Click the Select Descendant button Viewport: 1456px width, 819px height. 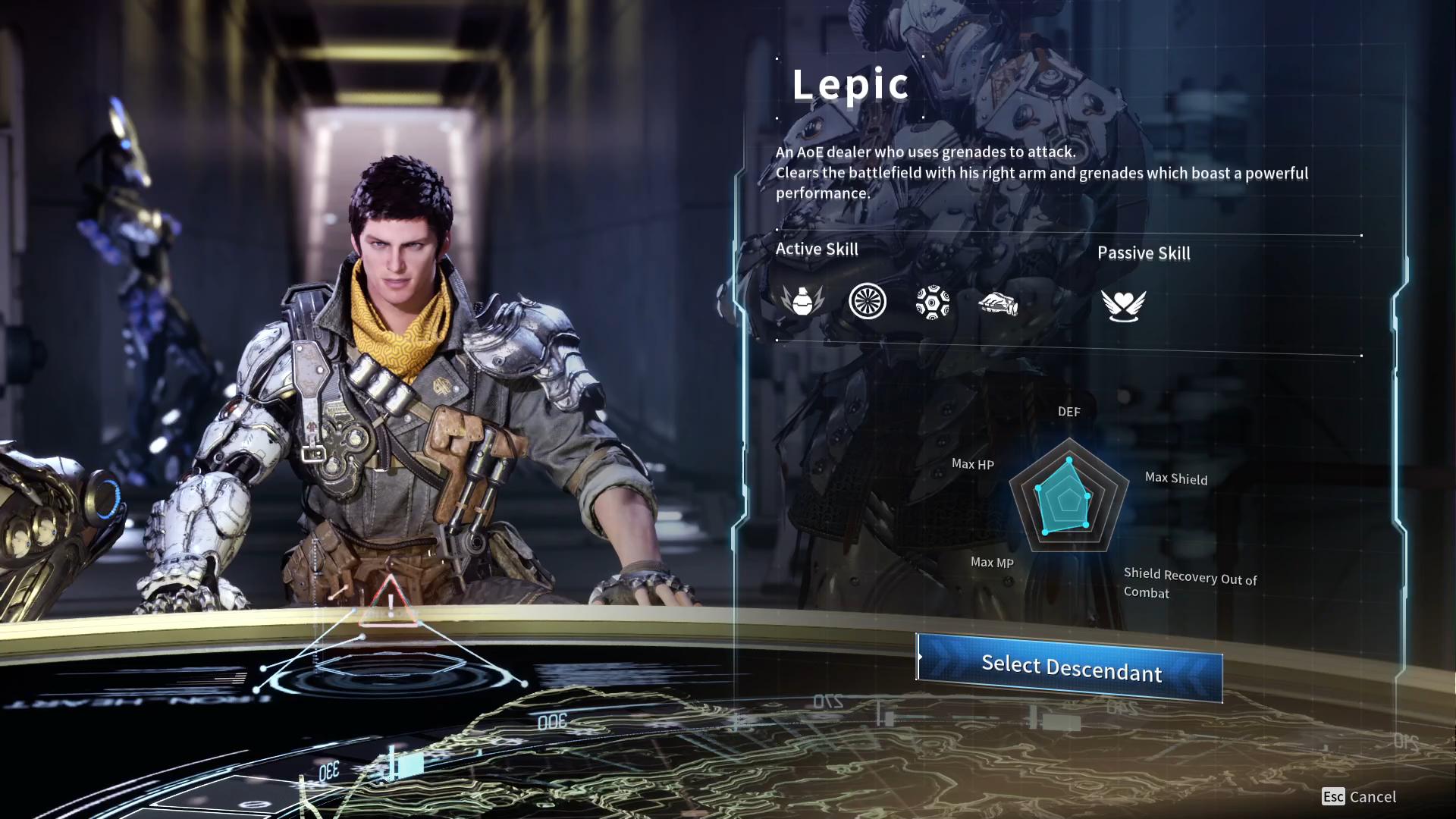pos(1070,667)
